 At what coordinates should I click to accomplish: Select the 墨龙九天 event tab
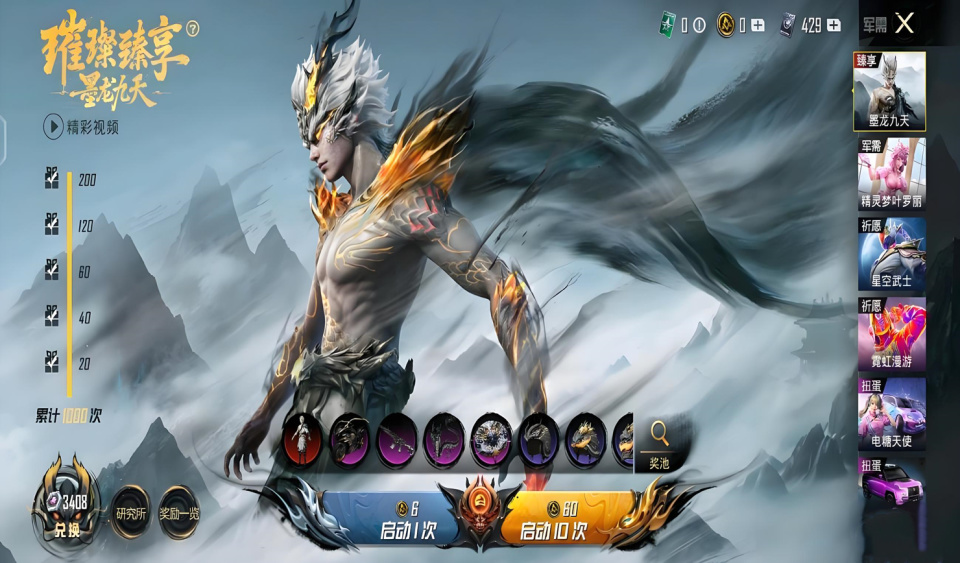(888, 91)
